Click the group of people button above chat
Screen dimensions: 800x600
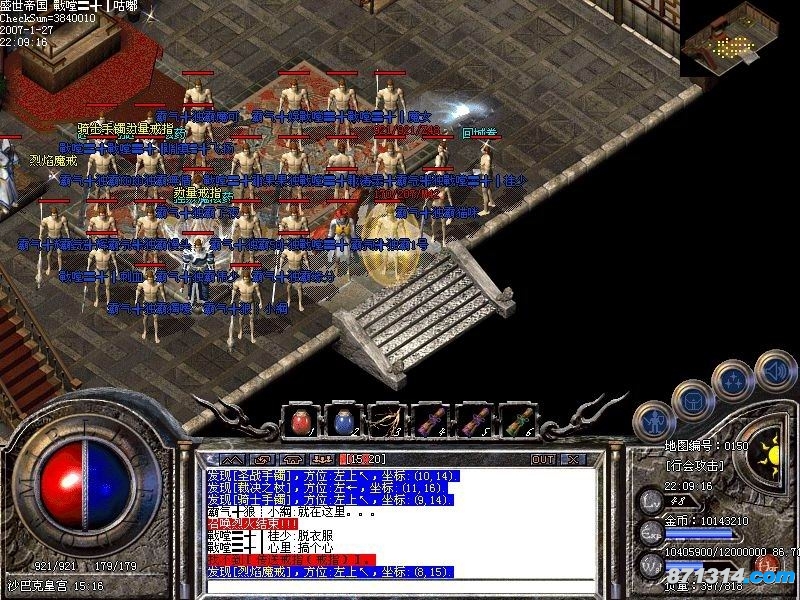click(x=322, y=459)
